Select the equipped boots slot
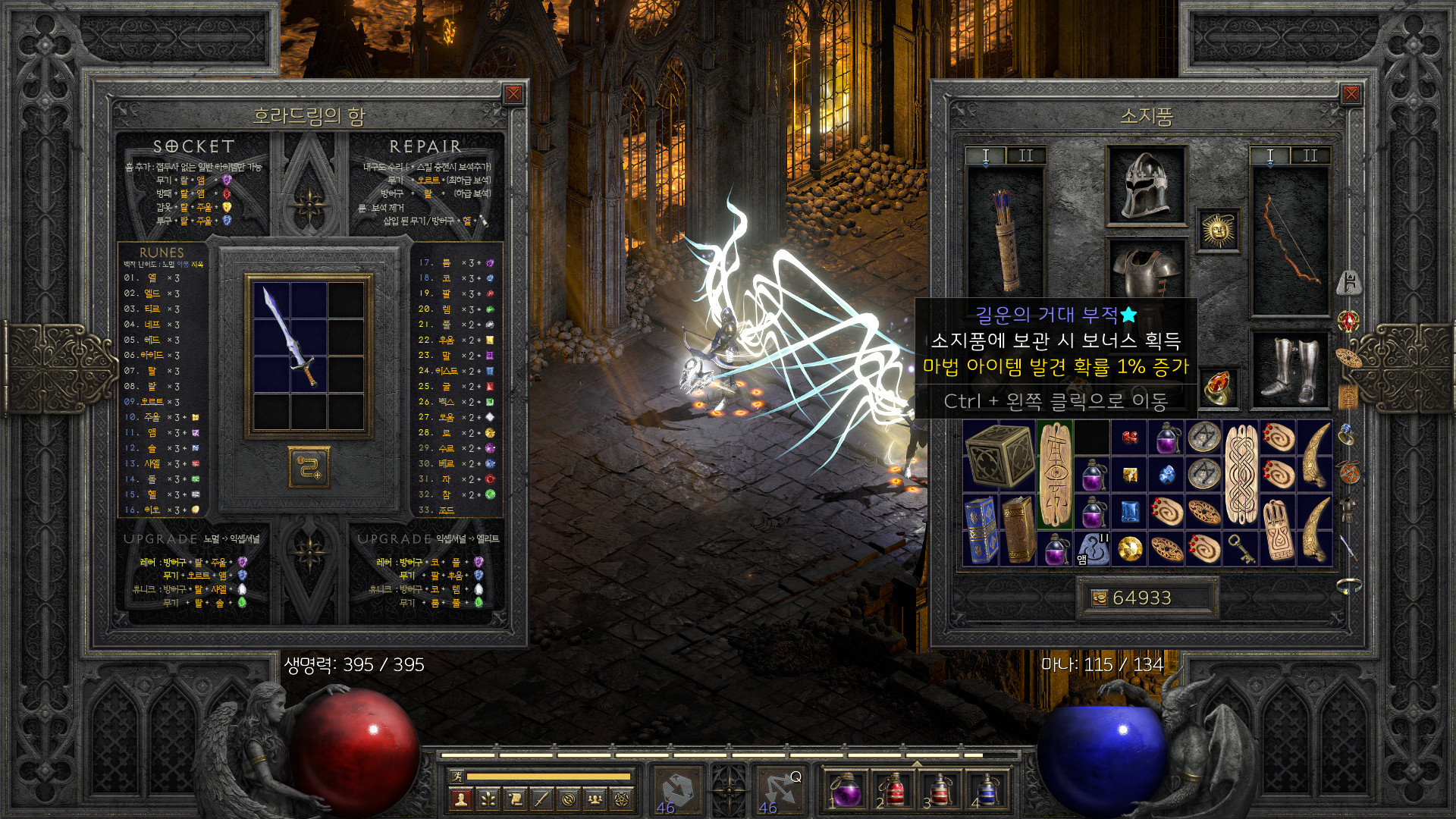 [1289, 371]
